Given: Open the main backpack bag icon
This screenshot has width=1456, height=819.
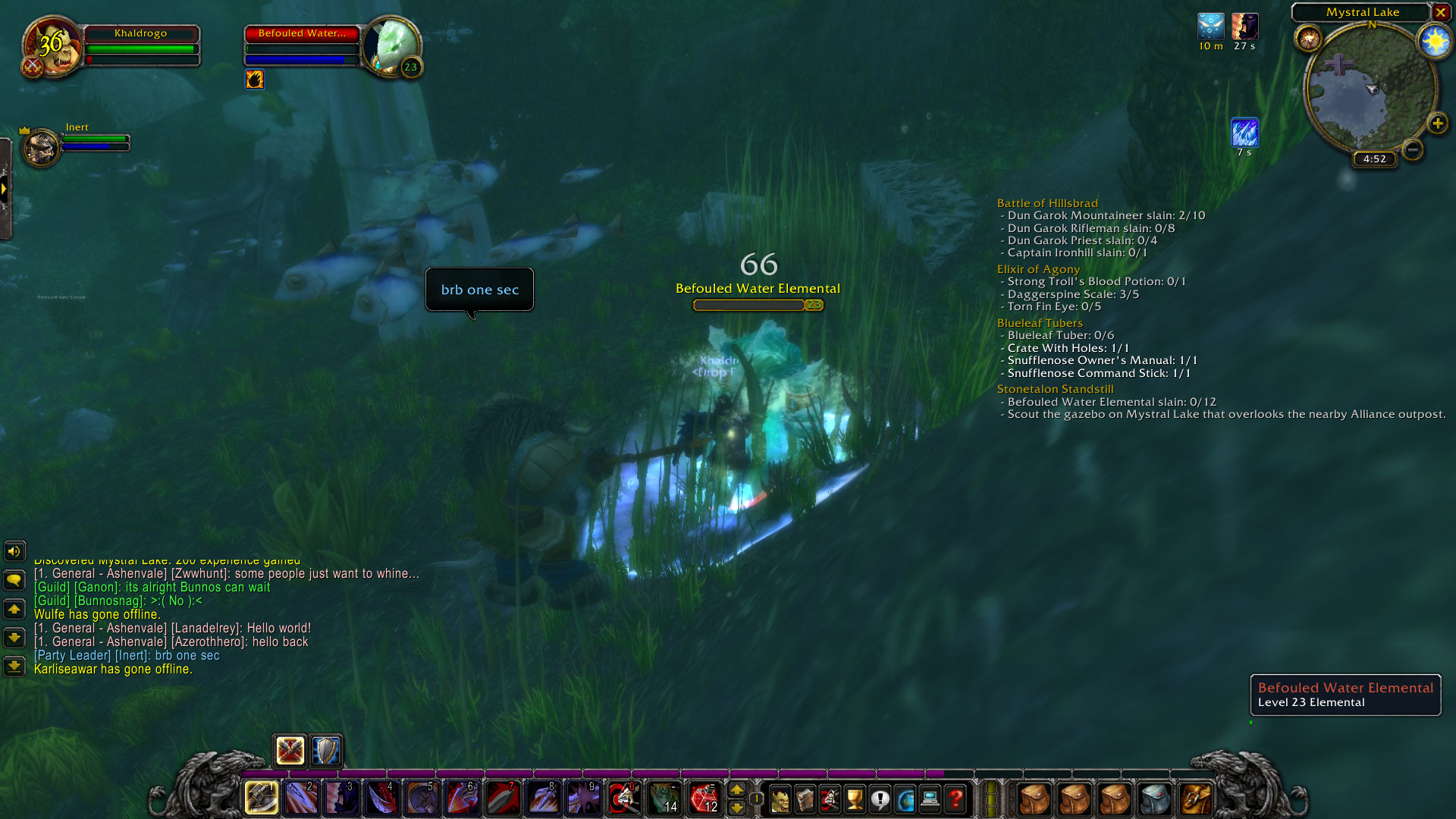Looking at the screenshot, I should pos(1195,798).
